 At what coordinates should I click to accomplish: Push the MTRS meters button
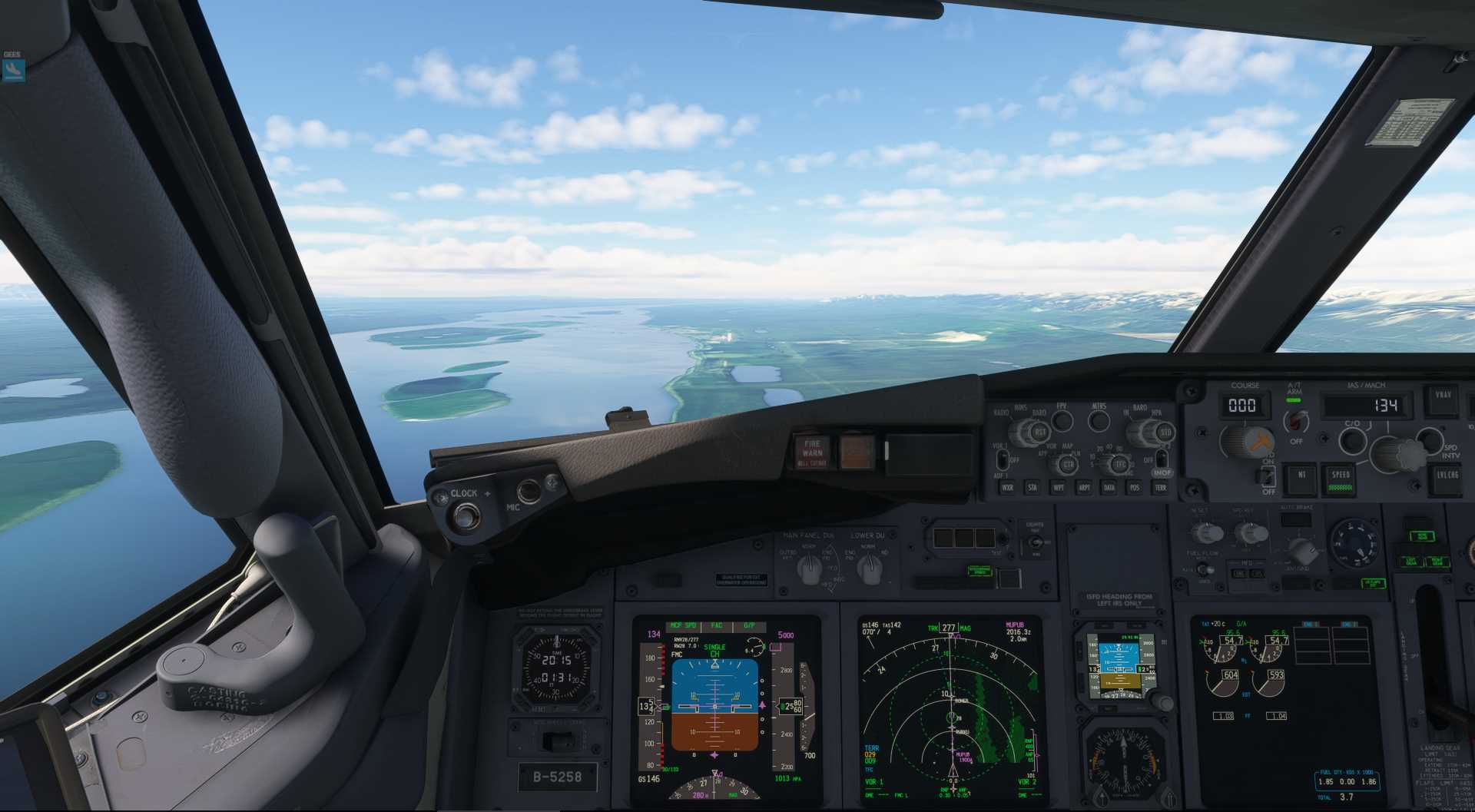(1099, 420)
